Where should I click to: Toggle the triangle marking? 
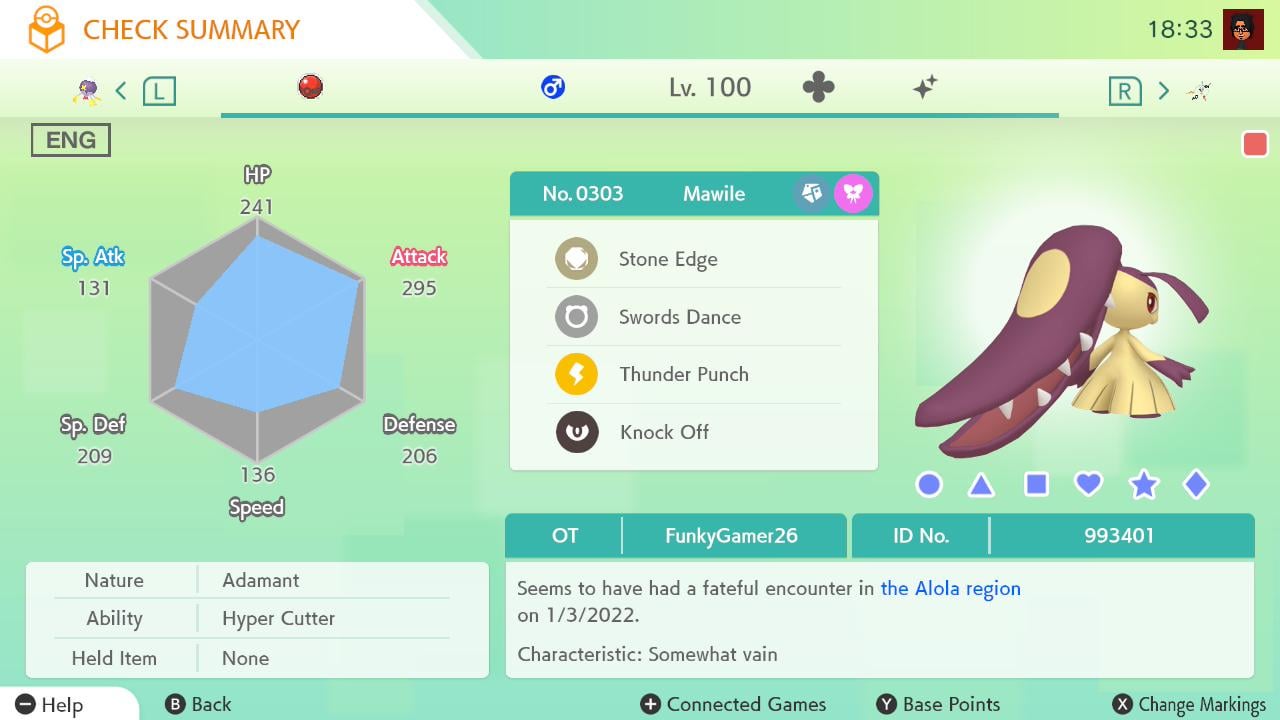click(x=981, y=485)
